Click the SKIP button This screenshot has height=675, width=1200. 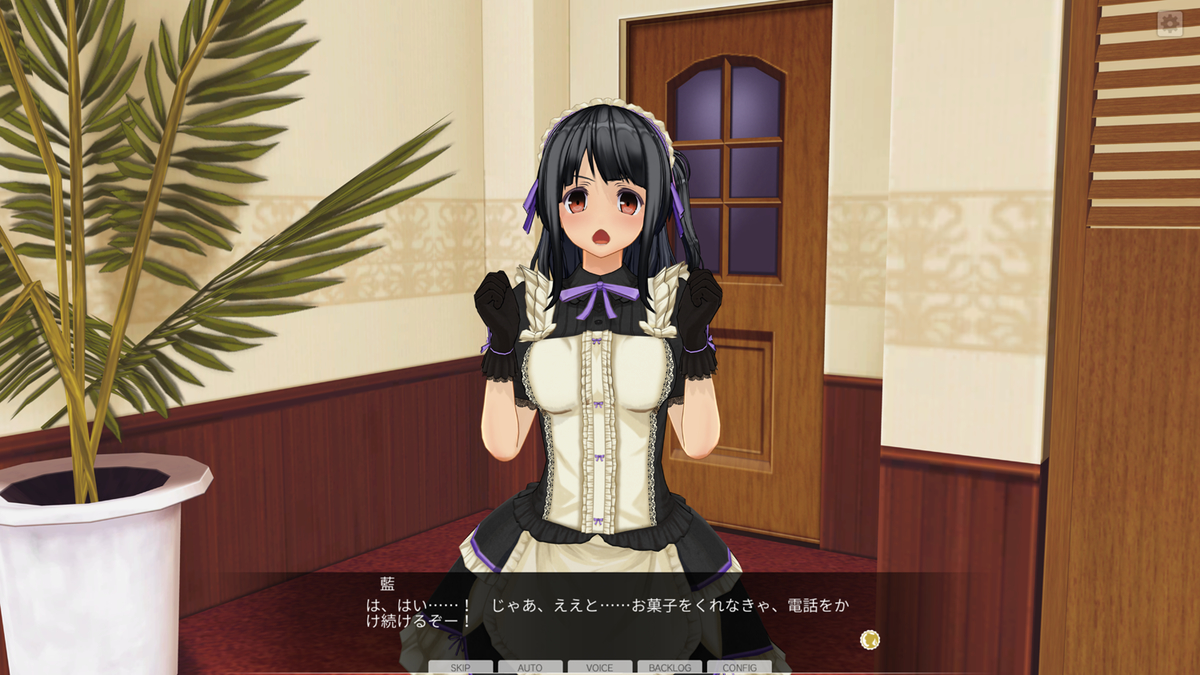(460, 667)
